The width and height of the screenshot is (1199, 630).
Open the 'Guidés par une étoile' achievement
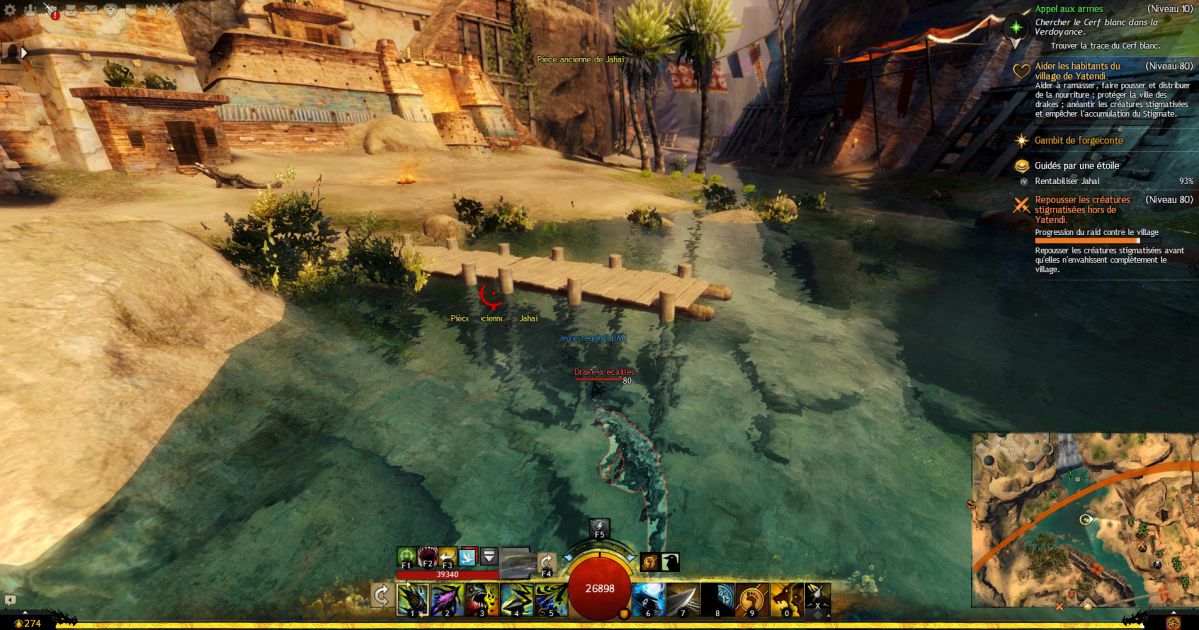1076,165
